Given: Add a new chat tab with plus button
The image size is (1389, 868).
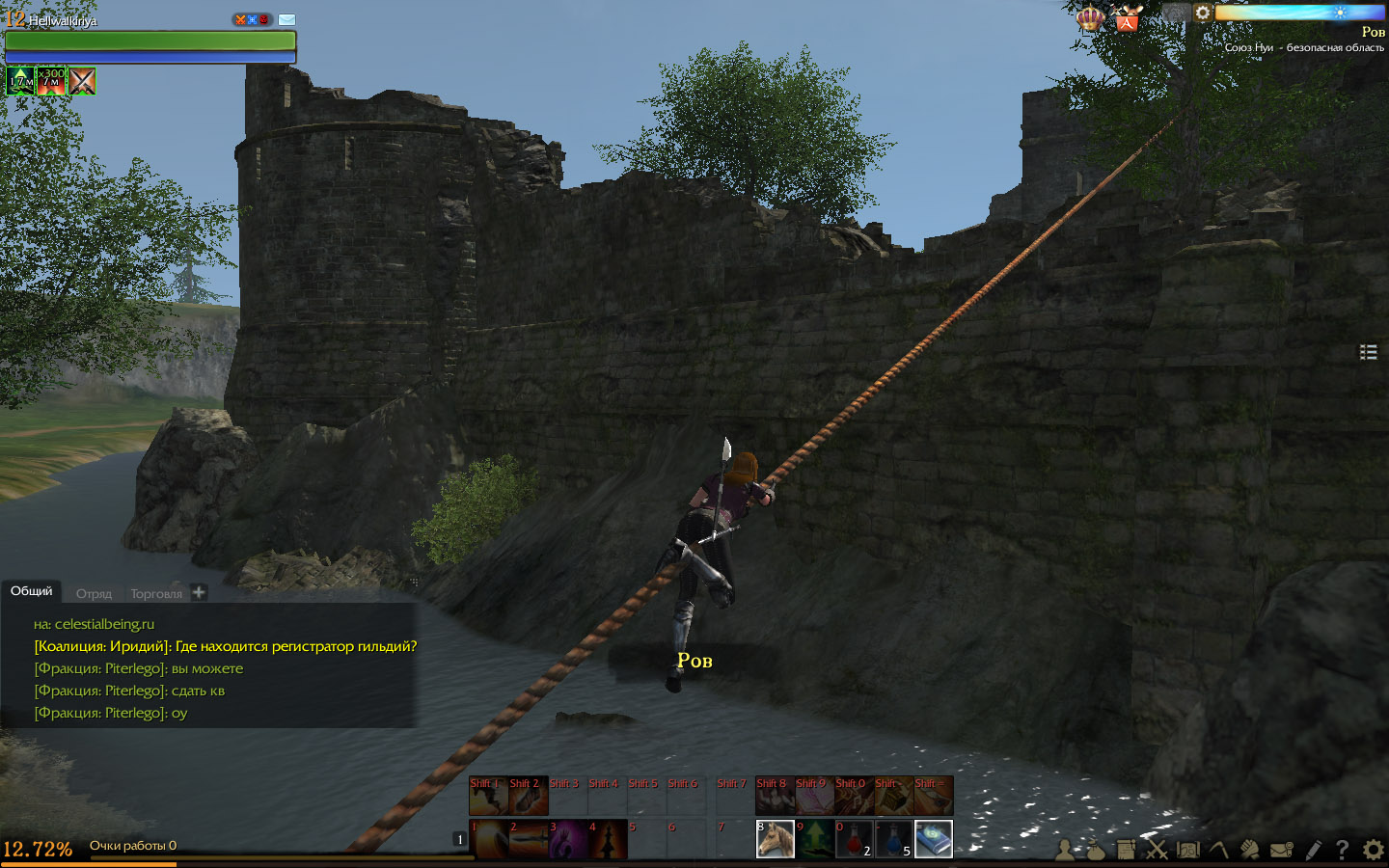Looking at the screenshot, I should click(x=199, y=592).
